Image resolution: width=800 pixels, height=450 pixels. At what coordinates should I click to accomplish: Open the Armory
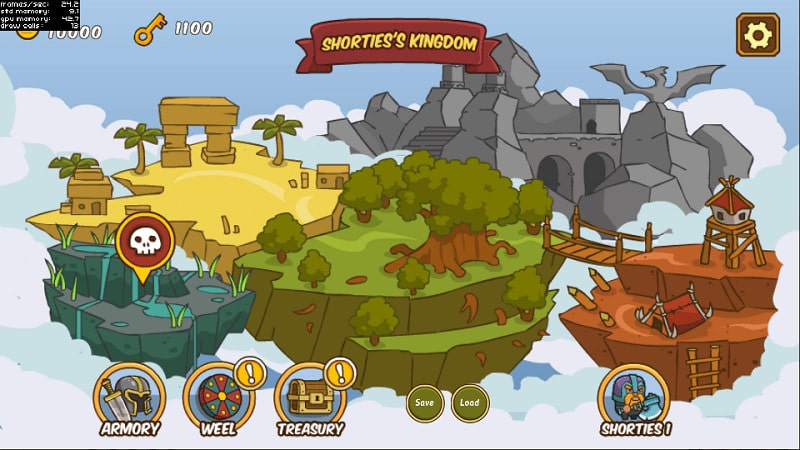[129, 397]
